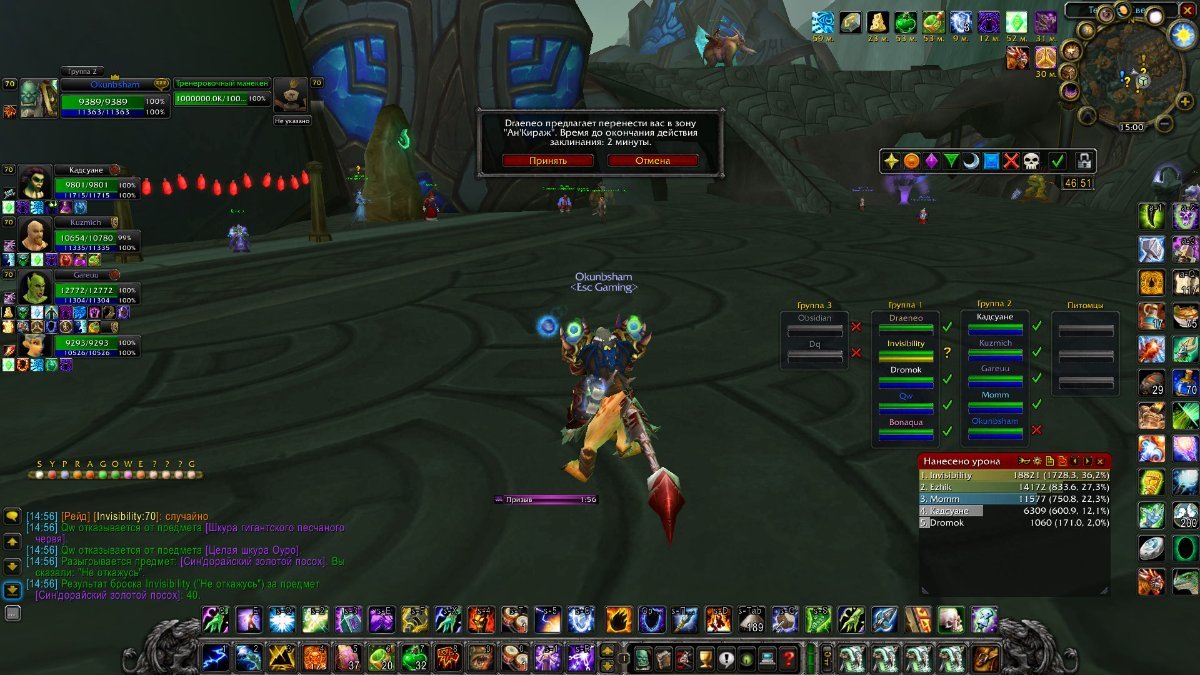
Task: Close the damage meter window
Action: click(1100, 461)
